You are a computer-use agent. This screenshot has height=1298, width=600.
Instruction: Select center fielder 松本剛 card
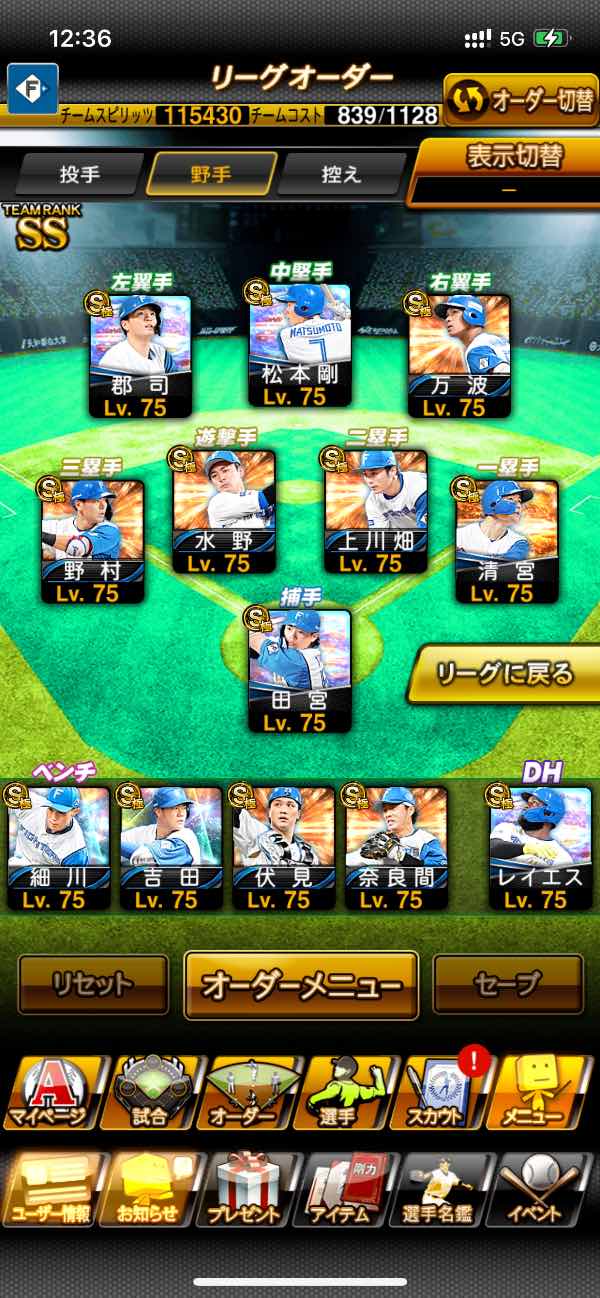tap(300, 346)
